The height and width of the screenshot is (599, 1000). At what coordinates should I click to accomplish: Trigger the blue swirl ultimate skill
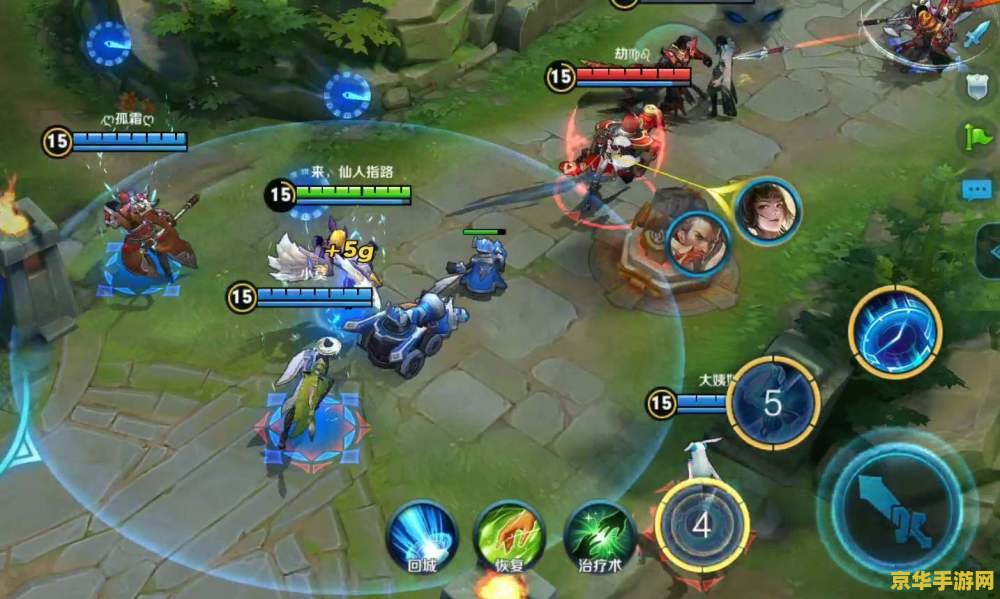(x=895, y=331)
